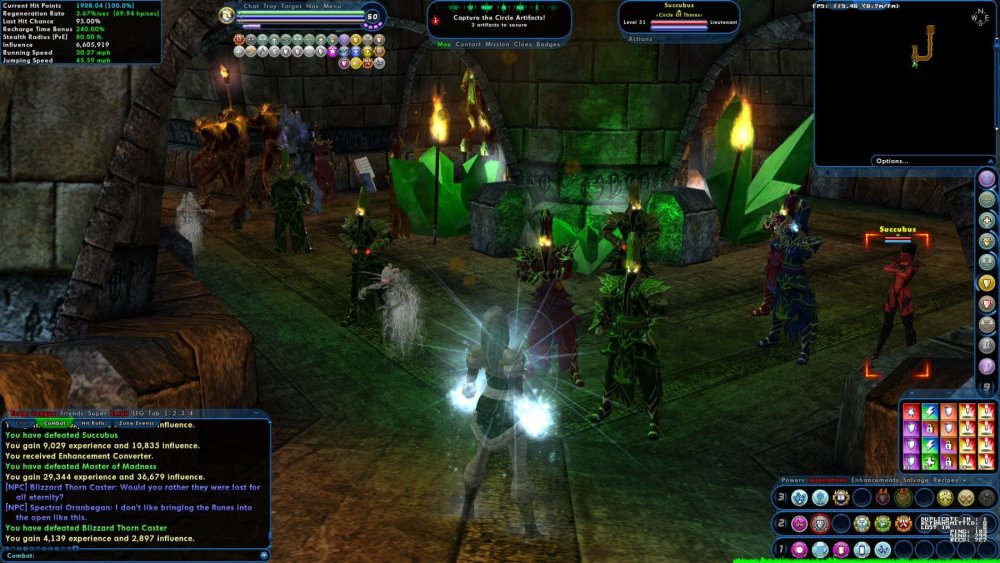Open the Zone Events chat tab
The height and width of the screenshot is (563, 1000).
point(137,423)
